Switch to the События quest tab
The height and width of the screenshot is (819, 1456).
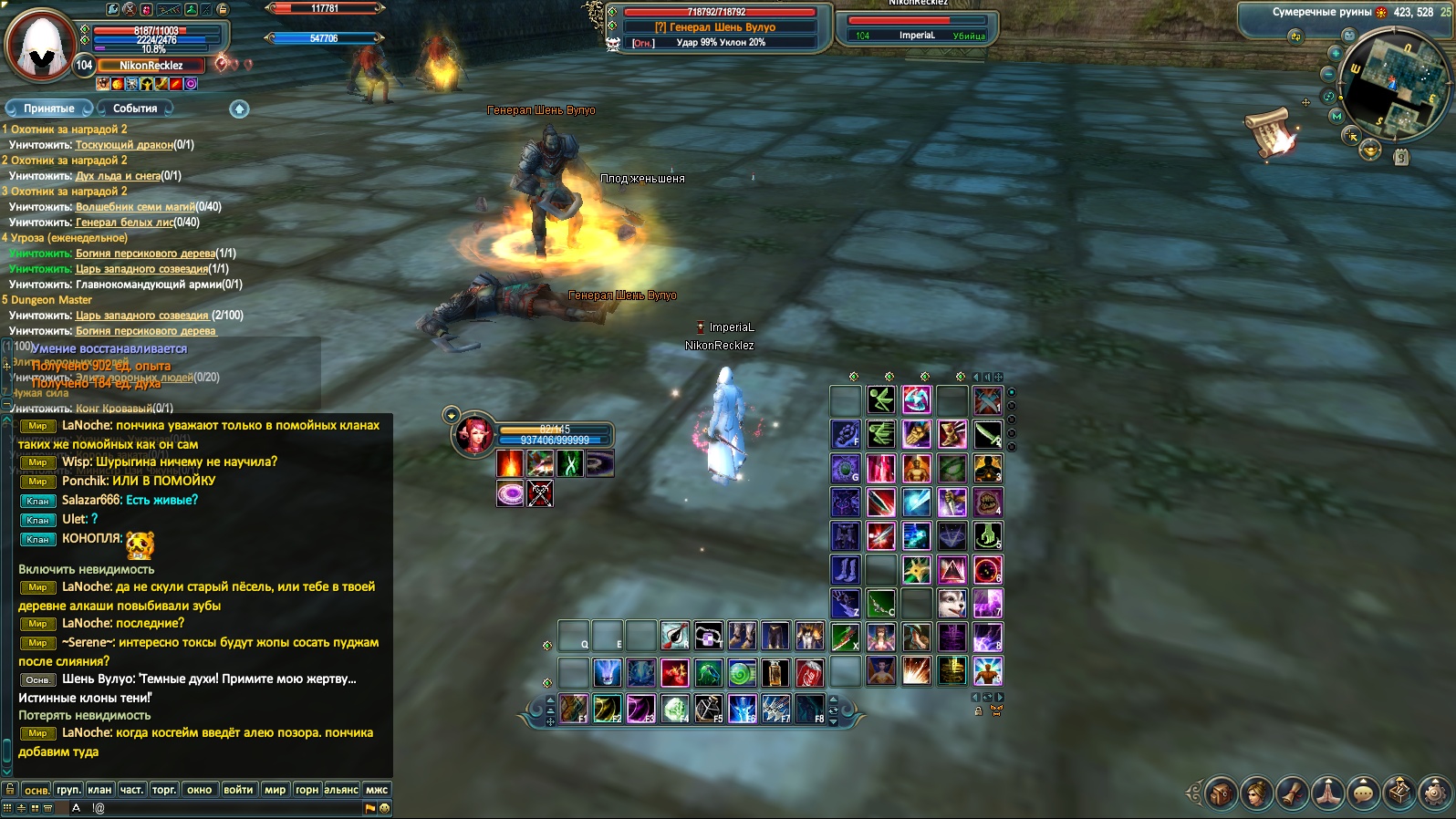(135, 109)
